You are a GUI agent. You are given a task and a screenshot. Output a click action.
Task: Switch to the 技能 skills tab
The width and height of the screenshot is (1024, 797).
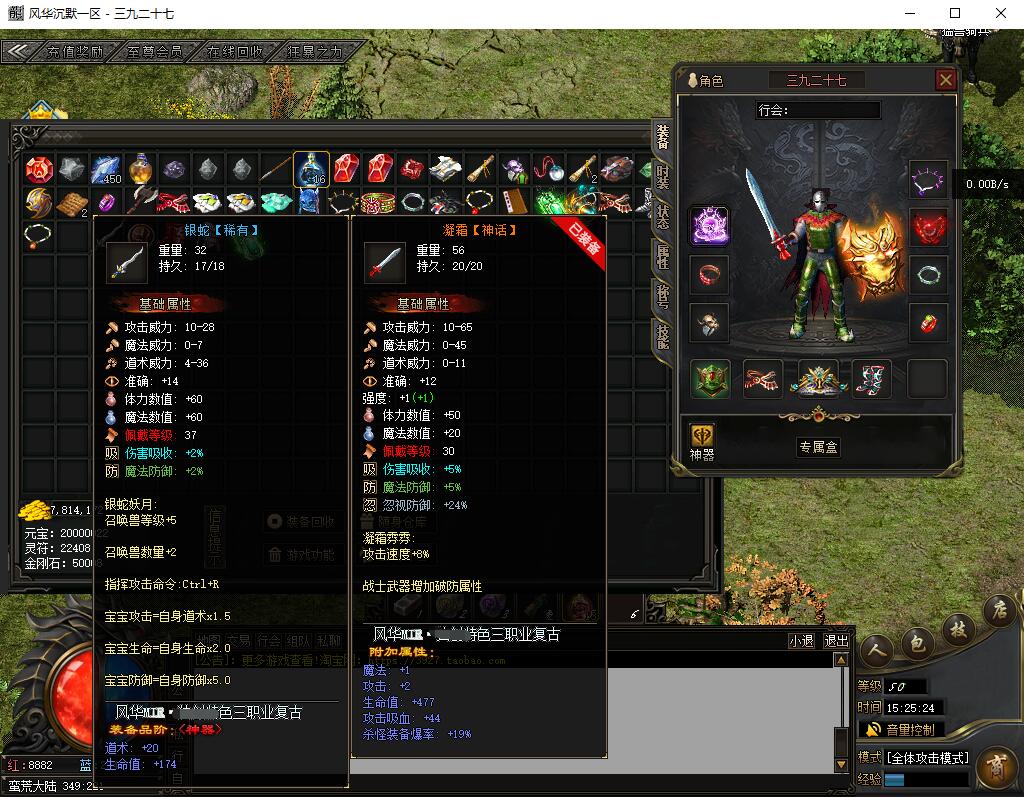663,334
